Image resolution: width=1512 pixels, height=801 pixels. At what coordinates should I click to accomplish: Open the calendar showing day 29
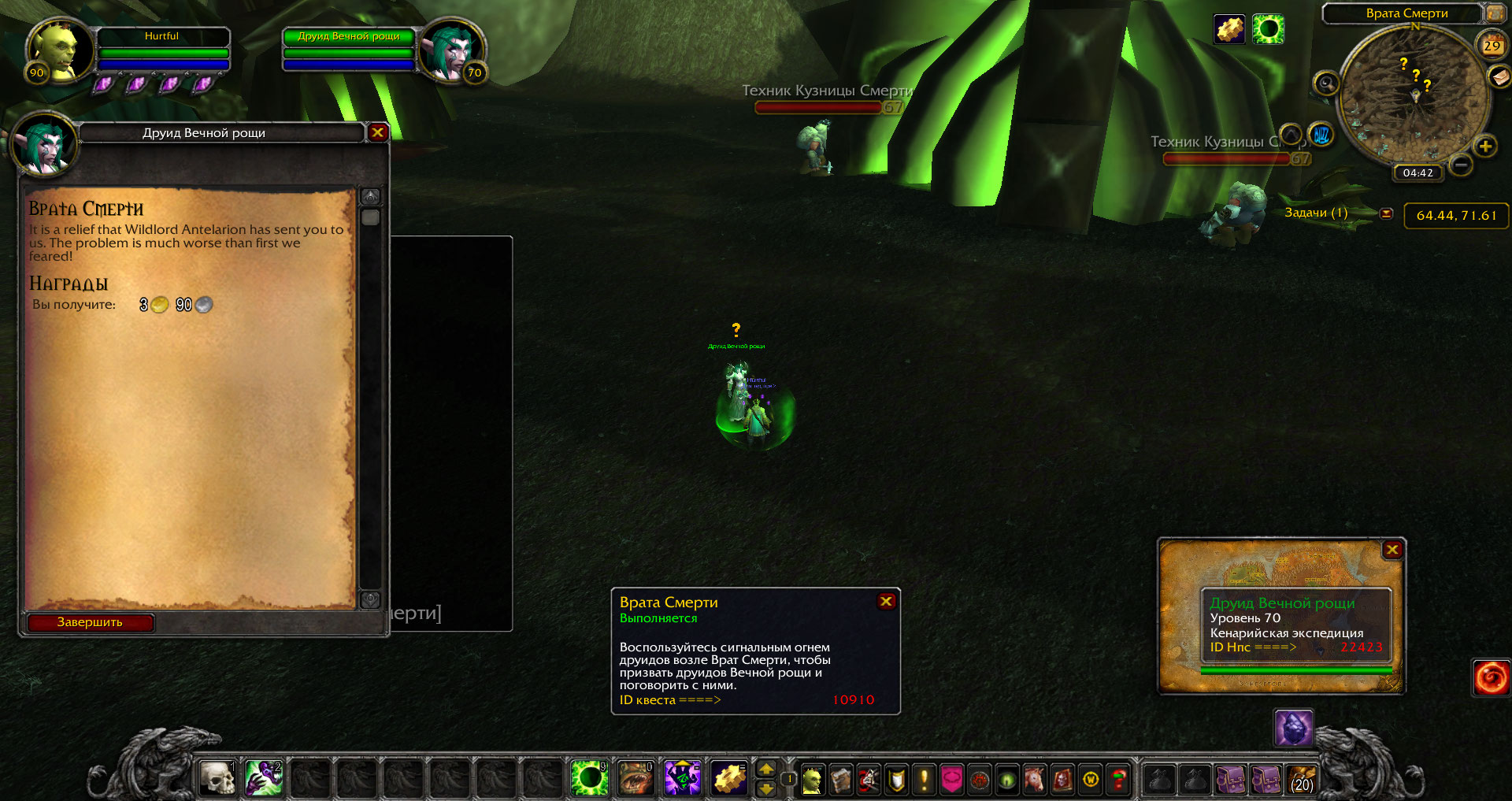point(1492,45)
